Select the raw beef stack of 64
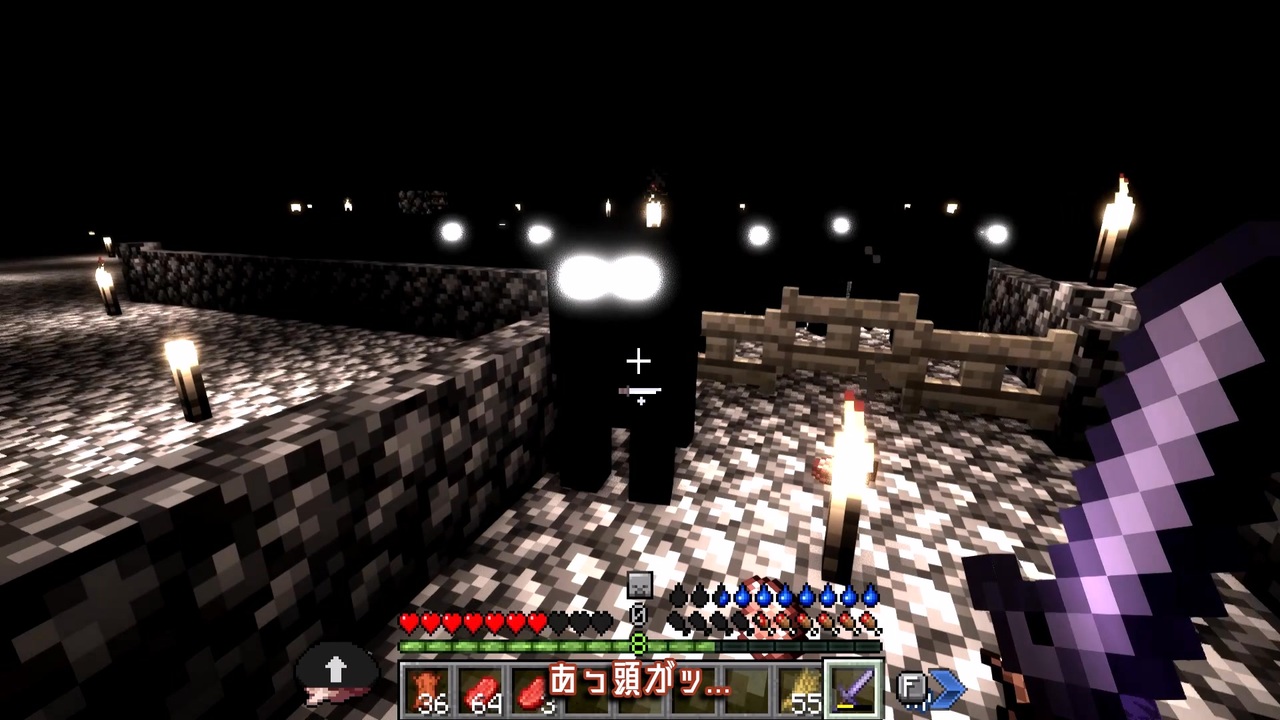 pos(478,684)
